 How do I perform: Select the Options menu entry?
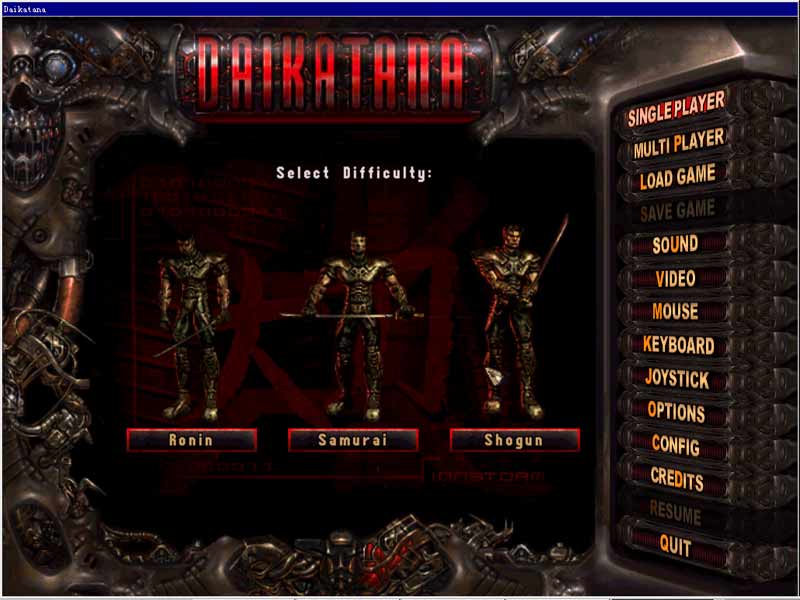[676, 411]
